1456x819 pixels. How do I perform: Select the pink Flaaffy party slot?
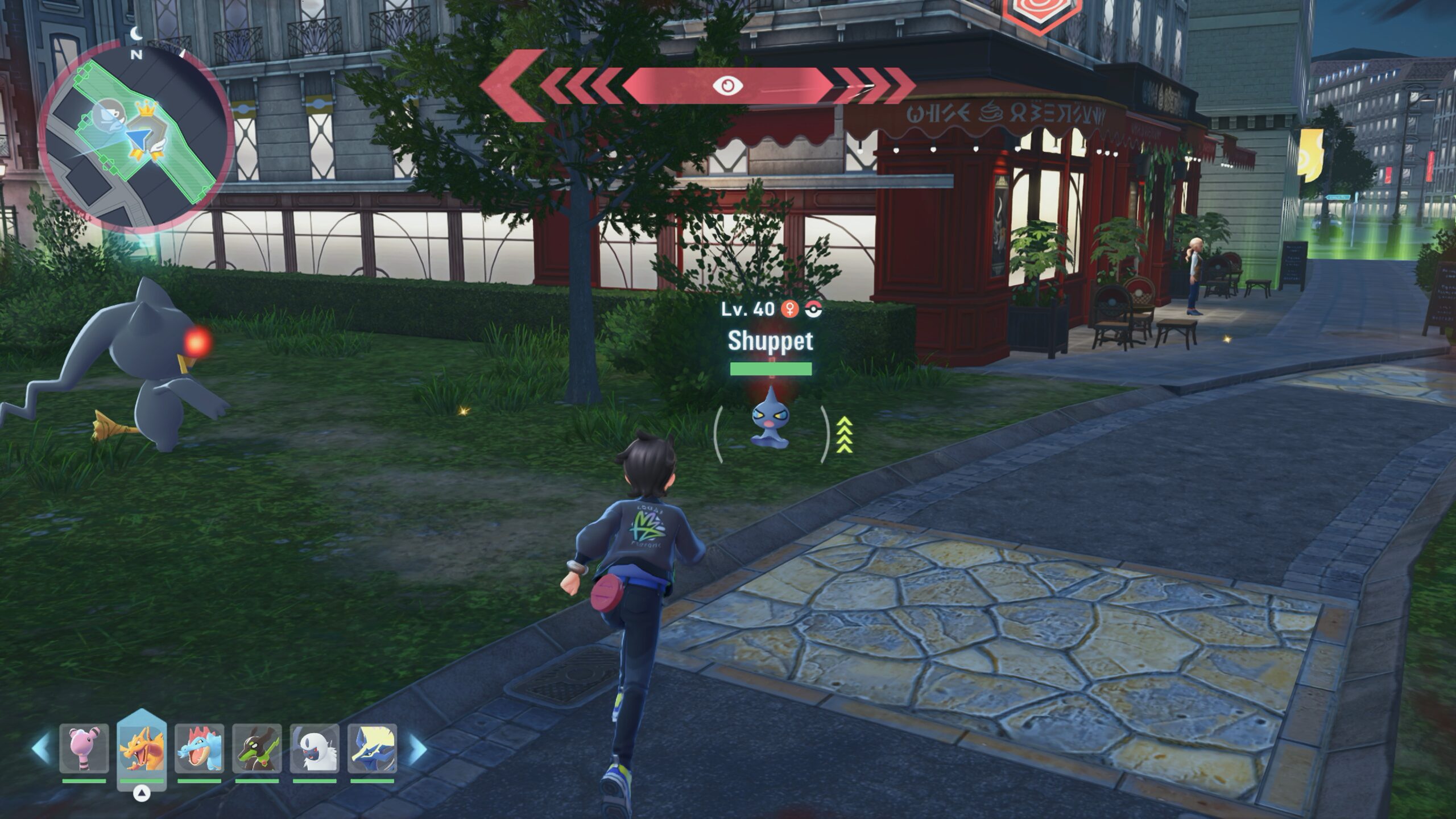coord(84,748)
